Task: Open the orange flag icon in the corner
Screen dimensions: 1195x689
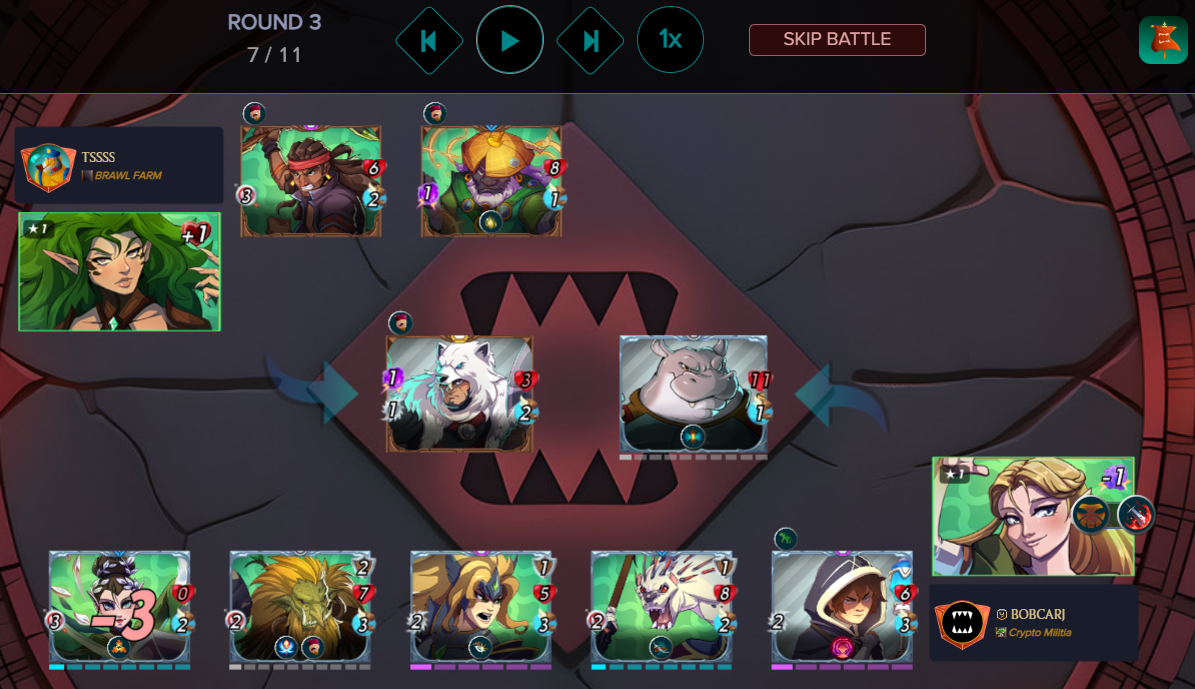Action: pos(1162,41)
